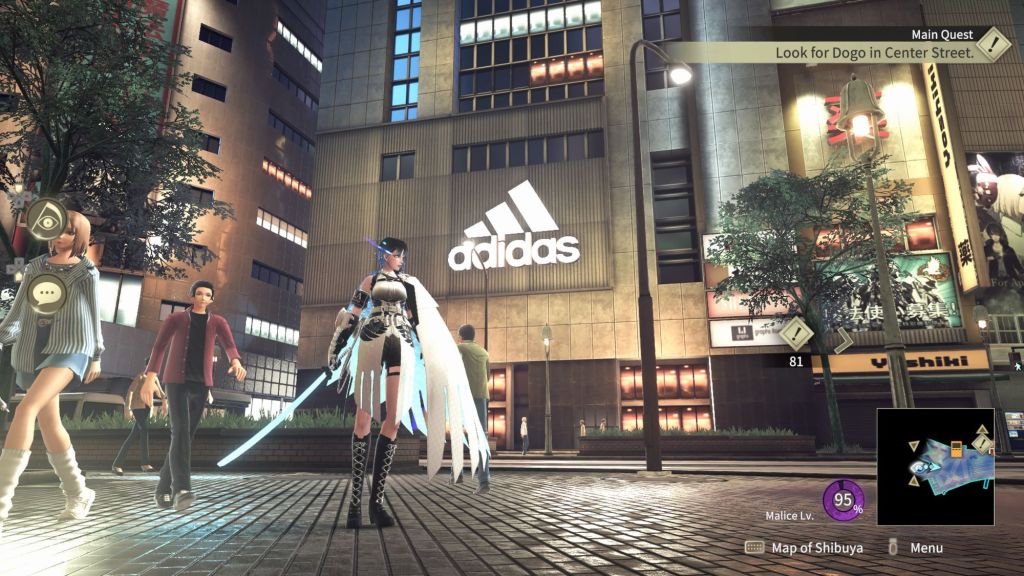Open the minimap
Viewport: 1024px width, 576px height.
pyautogui.click(x=935, y=466)
